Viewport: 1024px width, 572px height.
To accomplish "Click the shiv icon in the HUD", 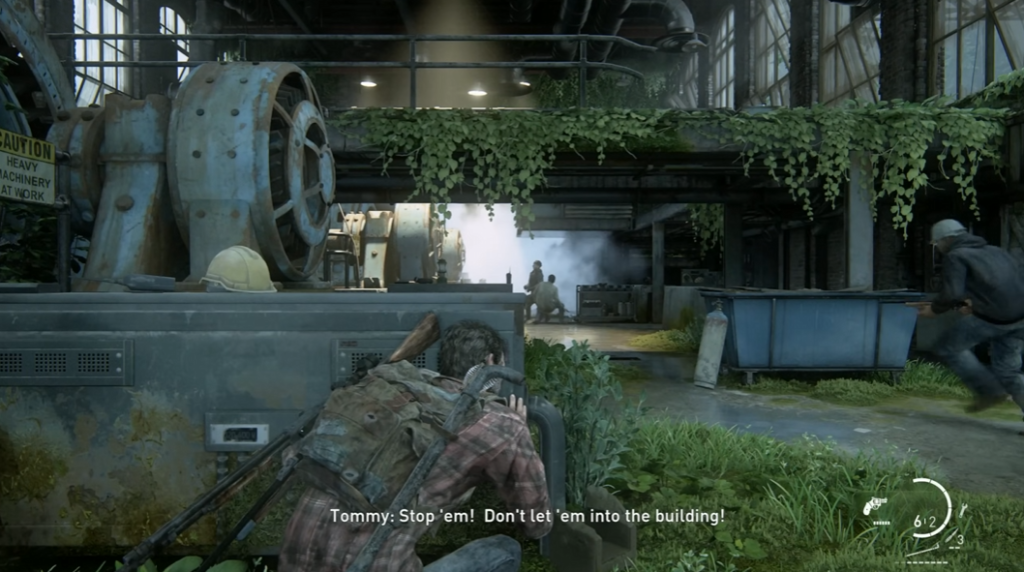I will [952, 535].
